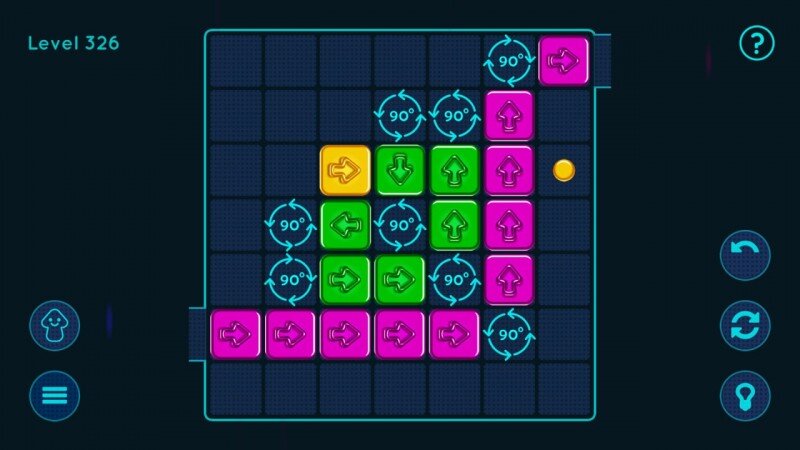Show a hint with the lightbulb button
The height and width of the screenshot is (450, 800).
[x=745, y=395]
